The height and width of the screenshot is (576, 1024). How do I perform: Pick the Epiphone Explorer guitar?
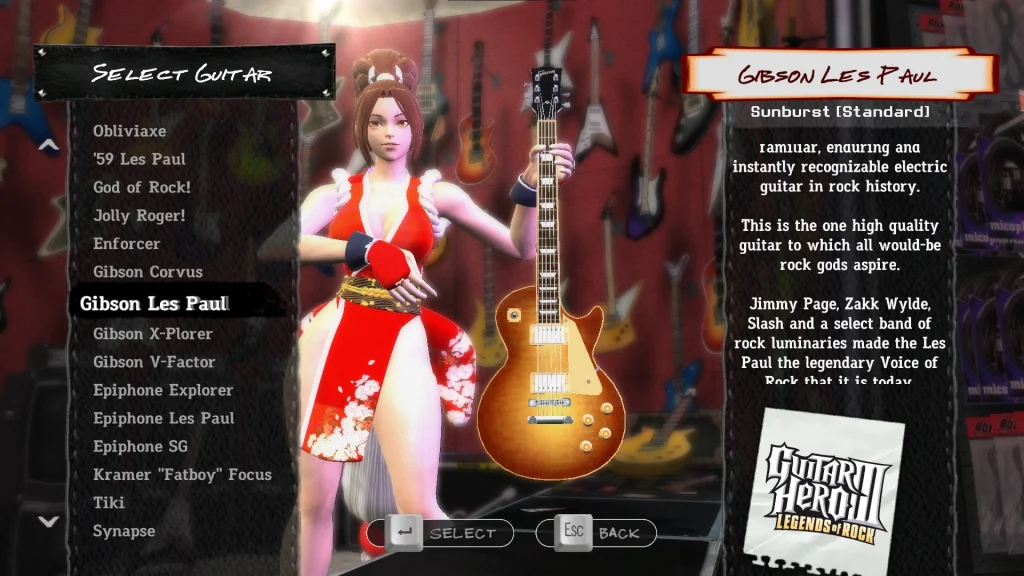tap(163, 390)
